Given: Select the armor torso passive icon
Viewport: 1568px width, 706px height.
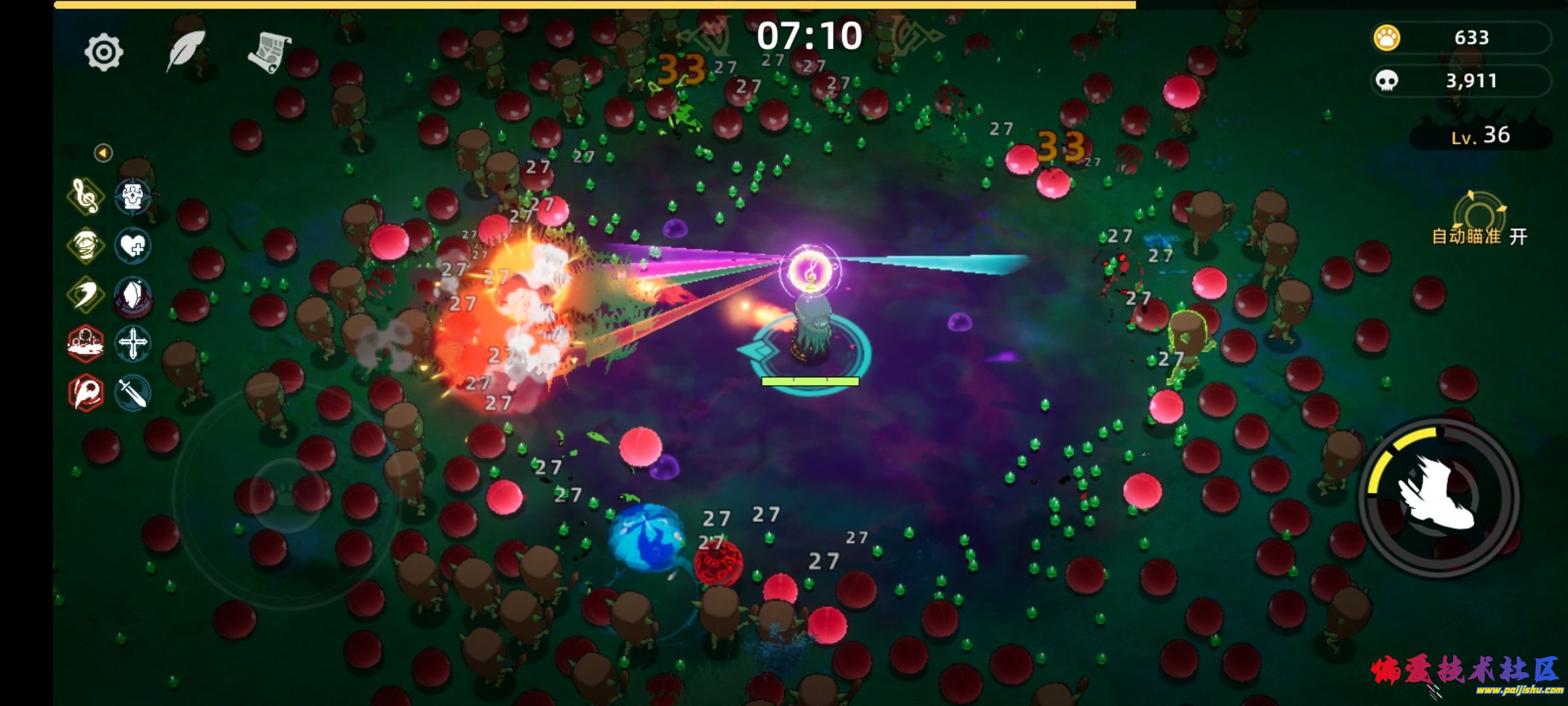Looking at the screenshot, I should point(133,196).
